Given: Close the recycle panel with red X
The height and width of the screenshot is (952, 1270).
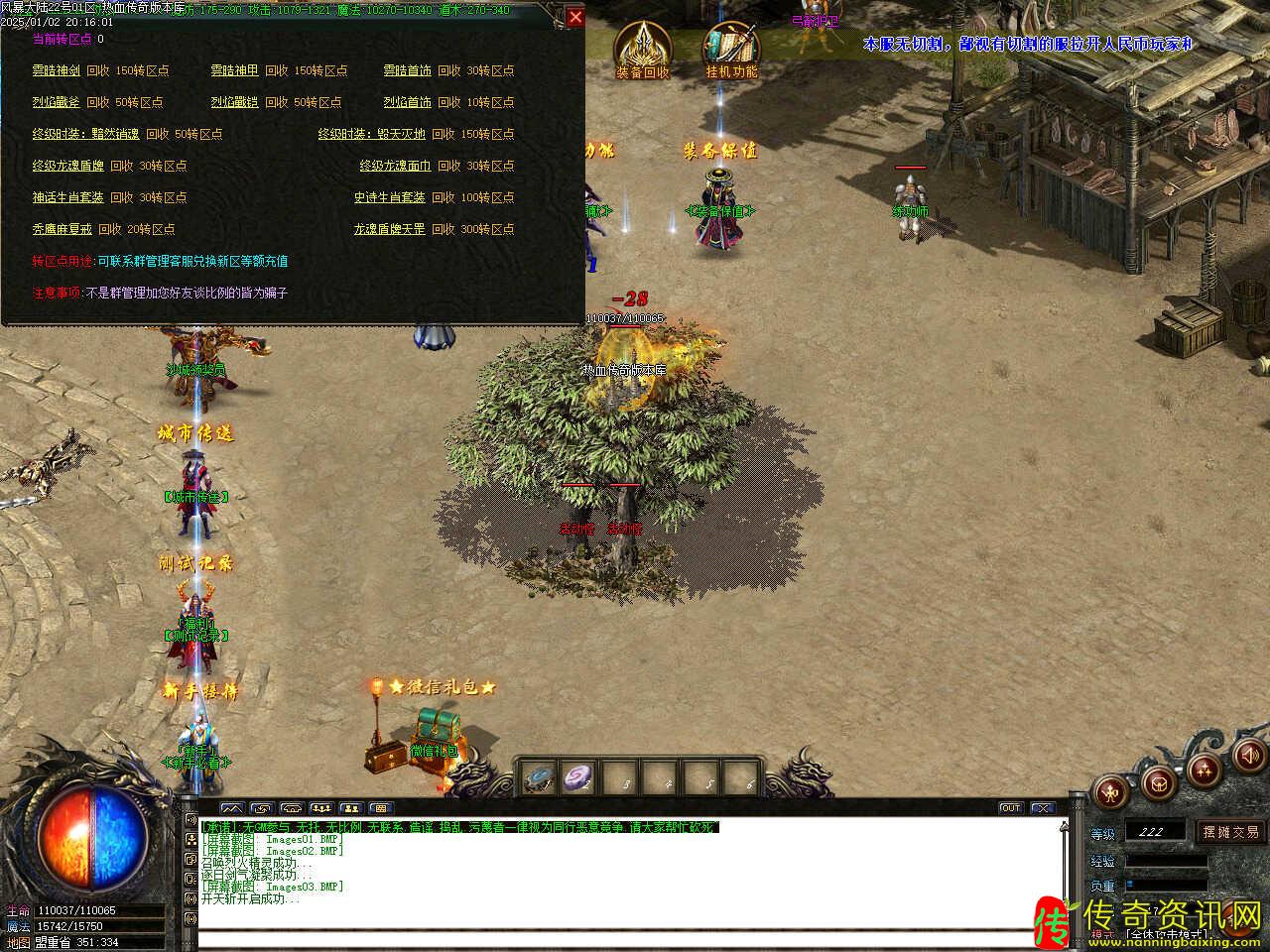Looking at the screenshot, I should (x=574, y=17).
